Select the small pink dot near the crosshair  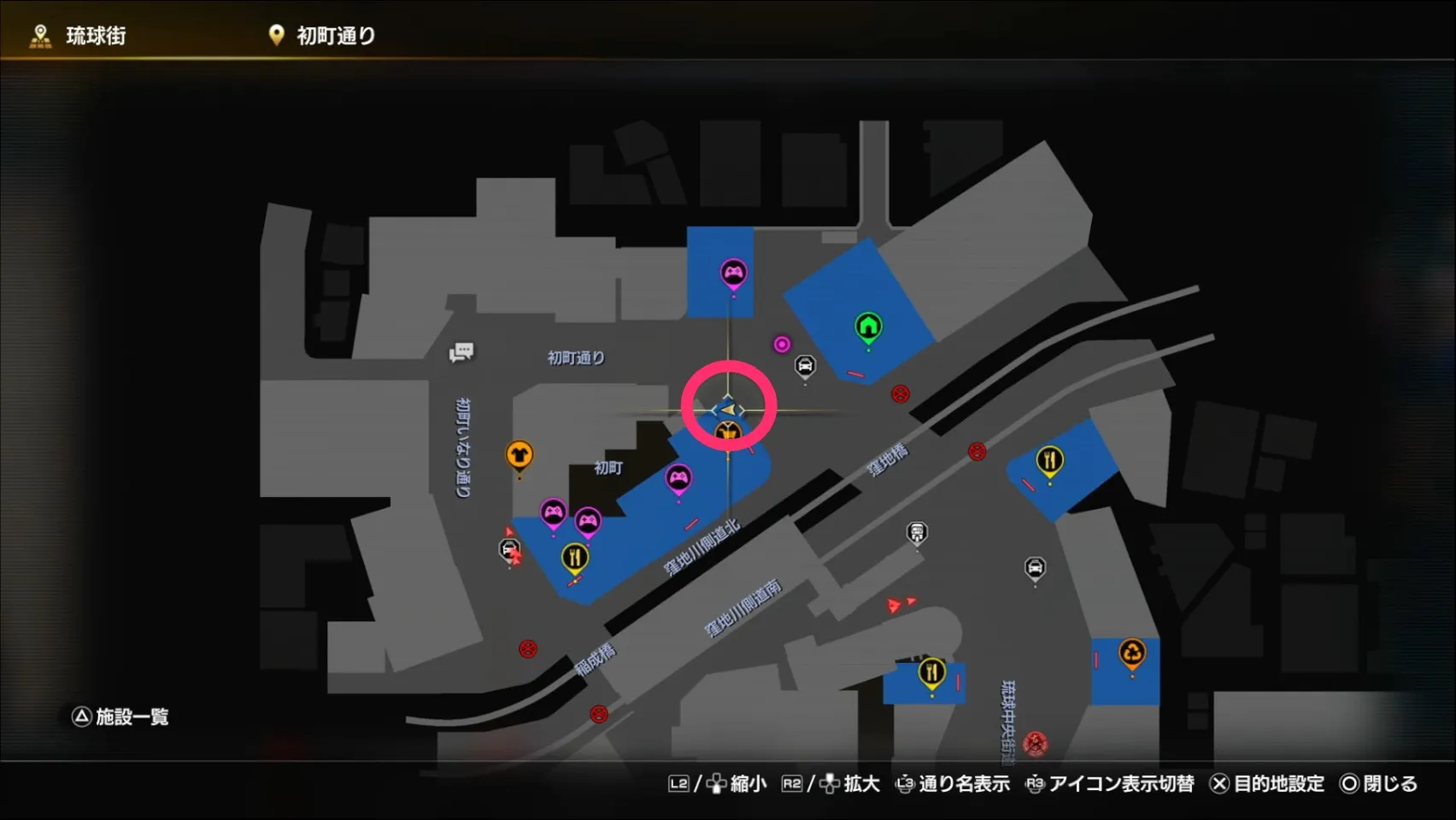[782, 343]
